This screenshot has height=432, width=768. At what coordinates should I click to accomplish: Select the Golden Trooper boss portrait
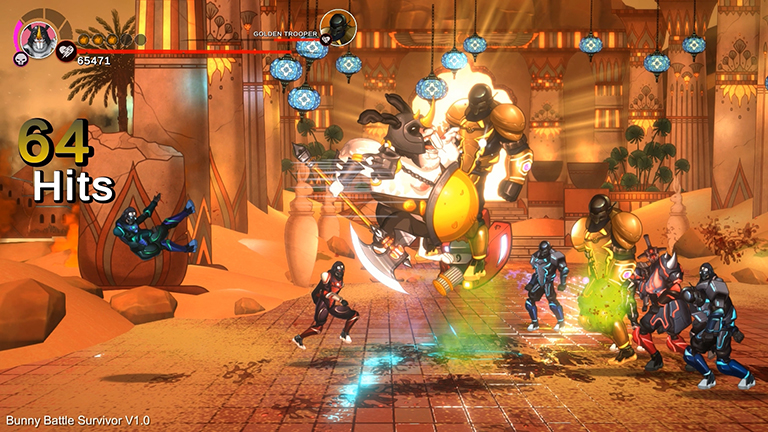(338, 27)
